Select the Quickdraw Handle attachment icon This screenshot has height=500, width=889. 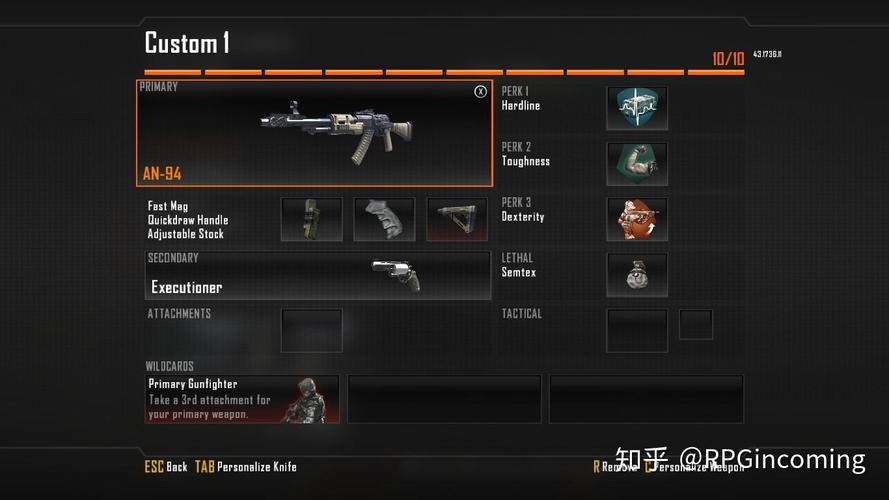(x=384, y=219)
